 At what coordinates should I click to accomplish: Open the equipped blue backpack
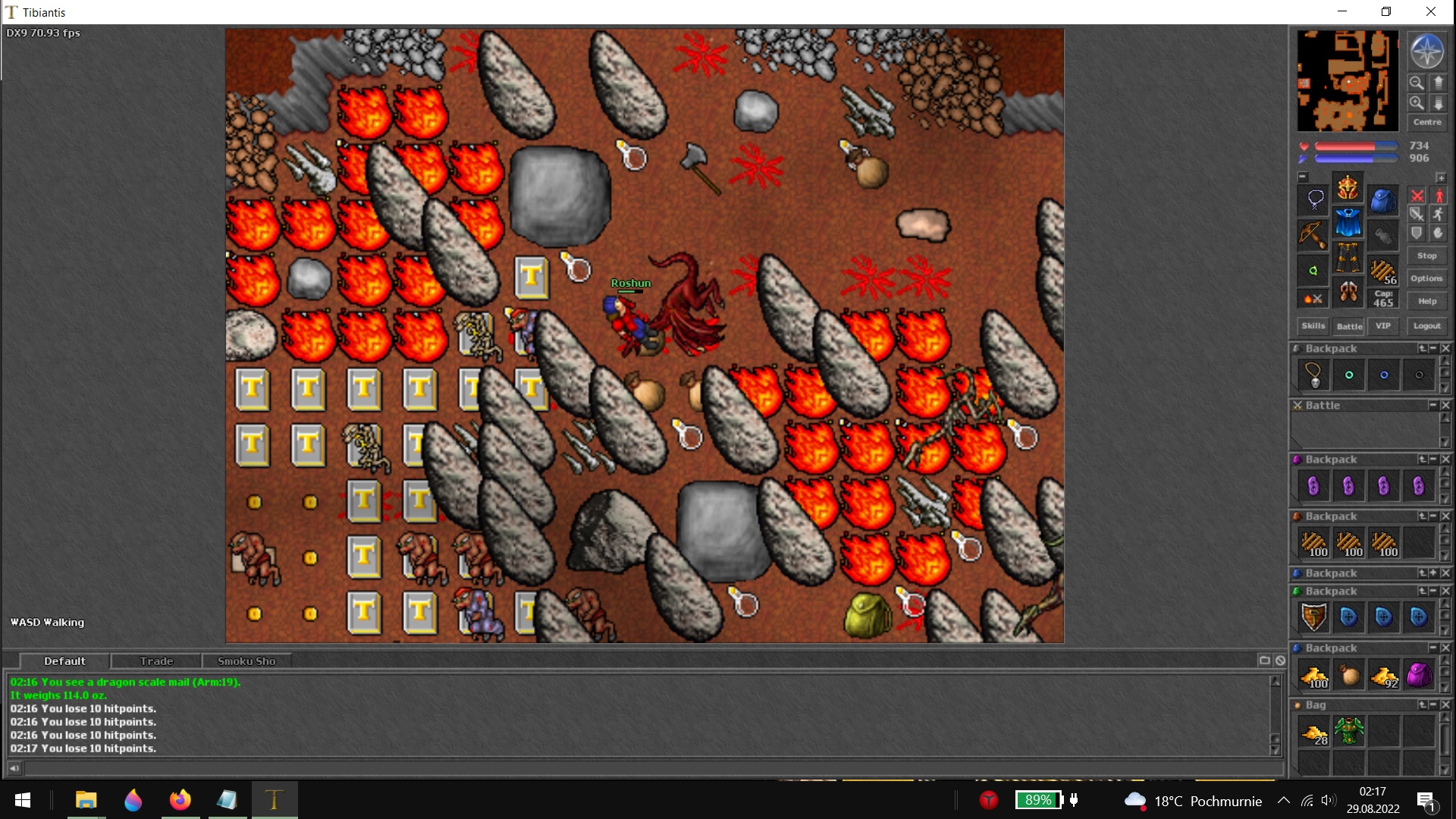click(1383, 201)
